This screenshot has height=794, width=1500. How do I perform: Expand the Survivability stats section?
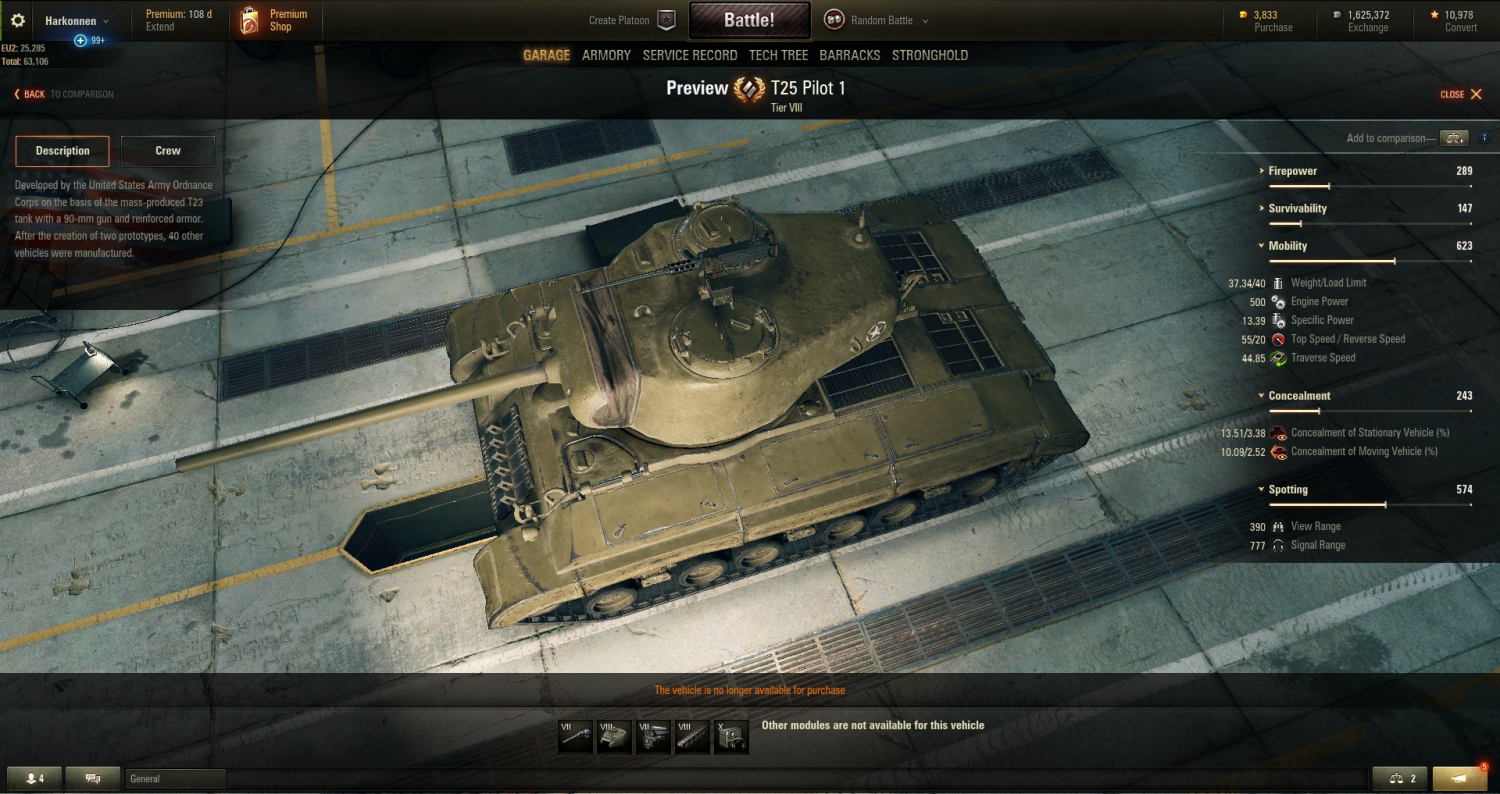click(1297, 208)
